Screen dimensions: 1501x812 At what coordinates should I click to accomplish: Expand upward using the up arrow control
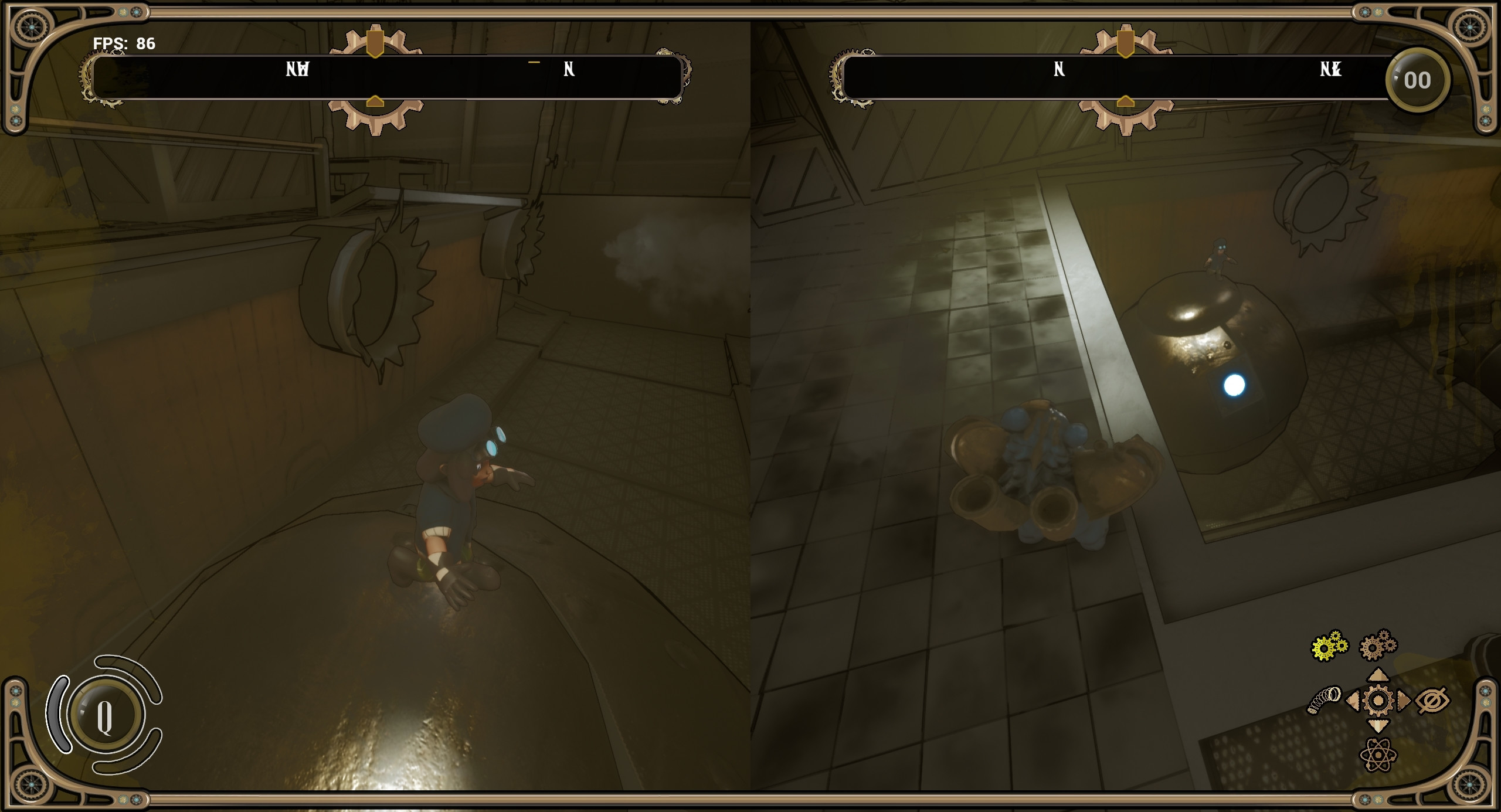tap(1378, 675)
